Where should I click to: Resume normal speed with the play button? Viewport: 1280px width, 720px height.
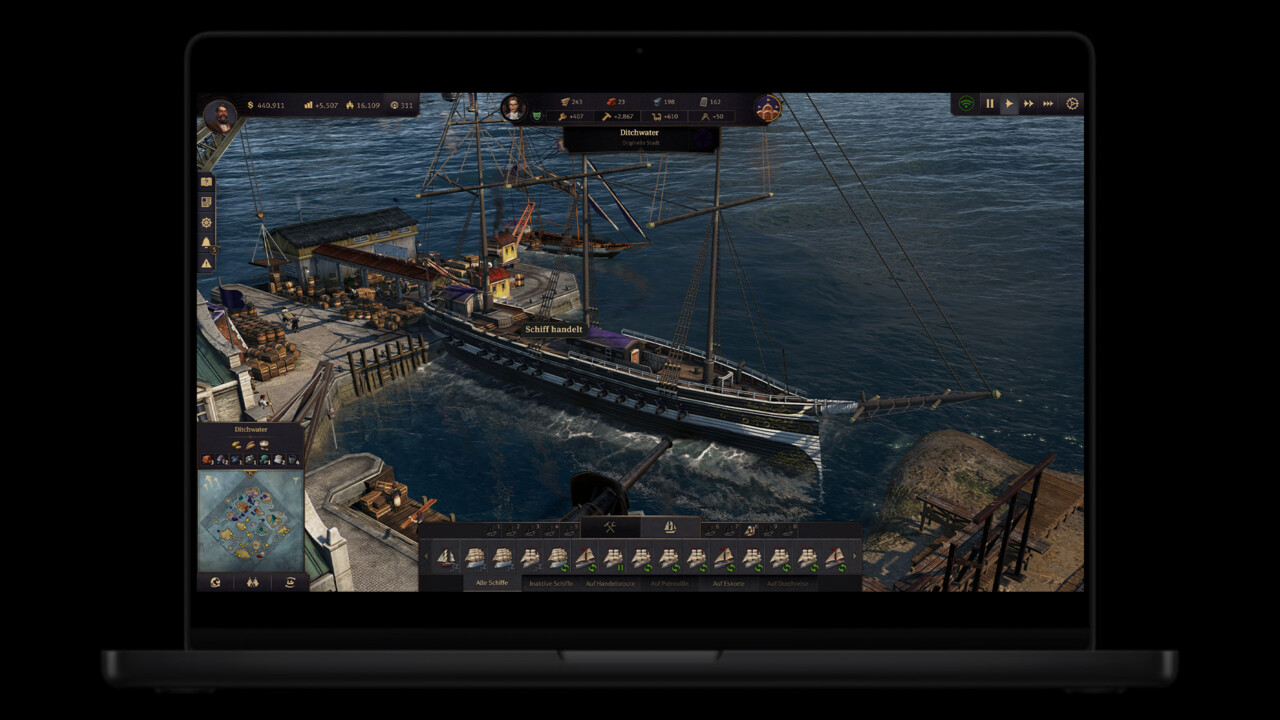point(1010,103)
